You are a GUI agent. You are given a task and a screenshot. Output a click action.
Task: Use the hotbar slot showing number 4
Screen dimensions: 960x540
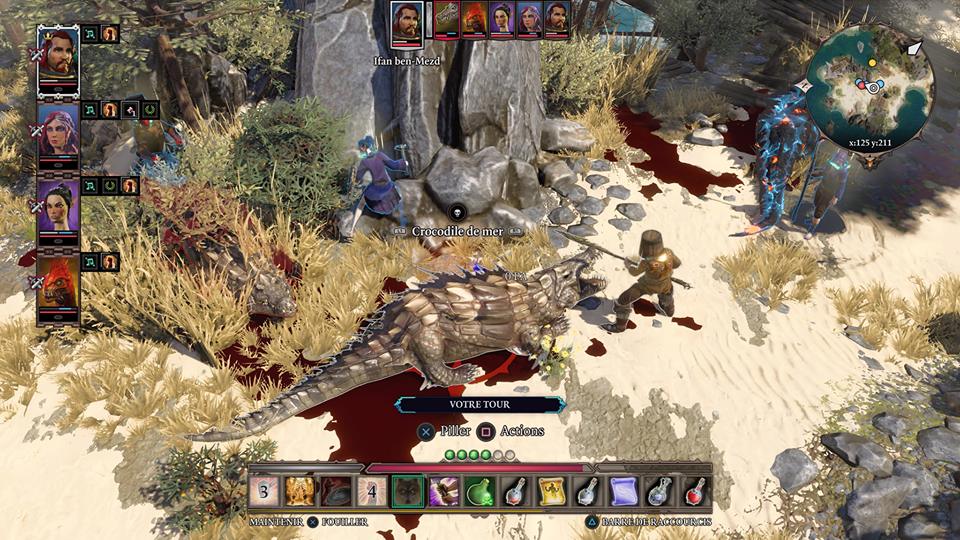[x=371, y=491]
